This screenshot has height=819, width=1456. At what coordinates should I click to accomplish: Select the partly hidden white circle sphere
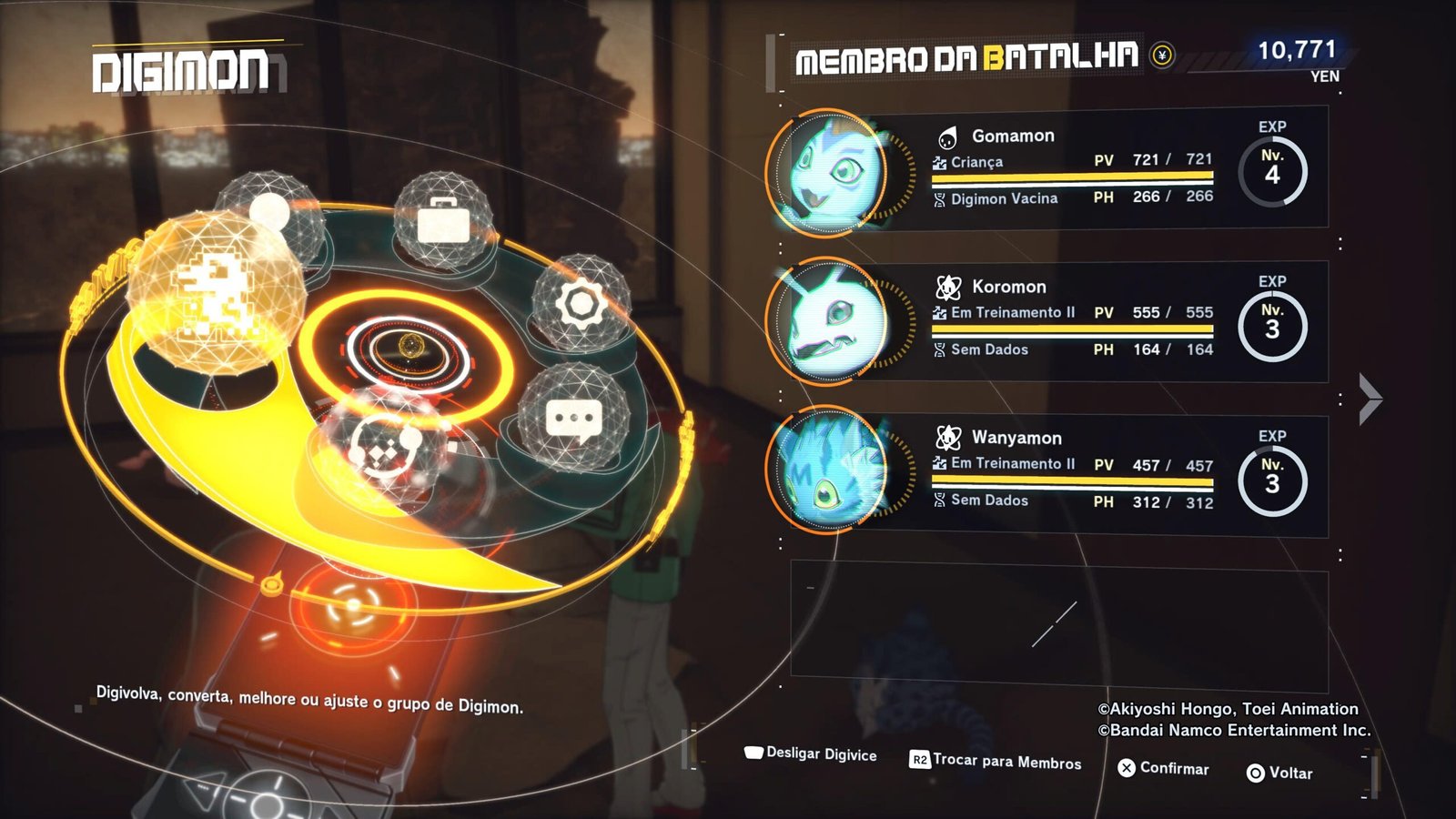click(268, 210)
